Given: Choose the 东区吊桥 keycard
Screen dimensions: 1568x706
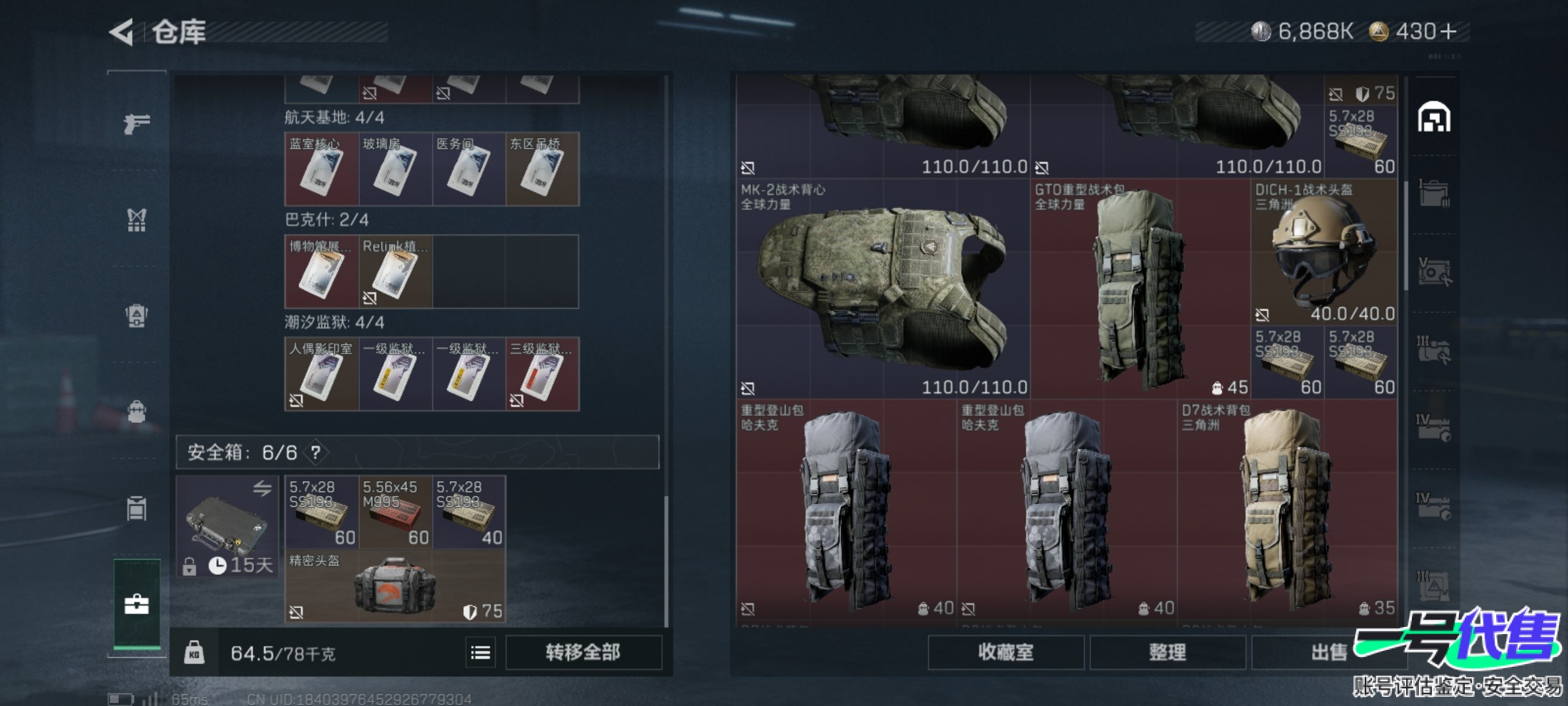Looking at the screenshot, I should click(542, 169).
